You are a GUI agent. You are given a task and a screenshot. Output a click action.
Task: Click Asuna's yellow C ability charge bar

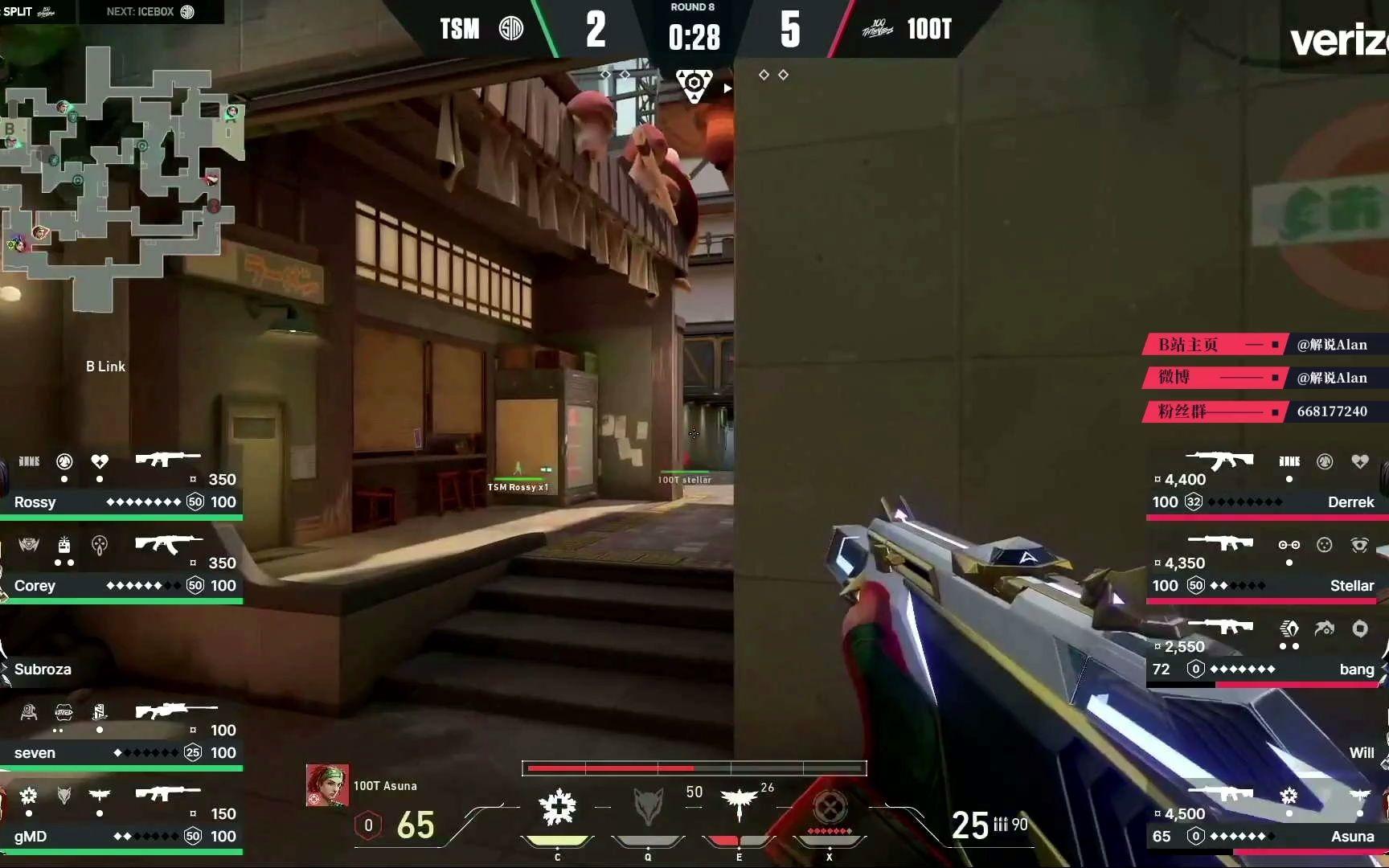point(557,841)
